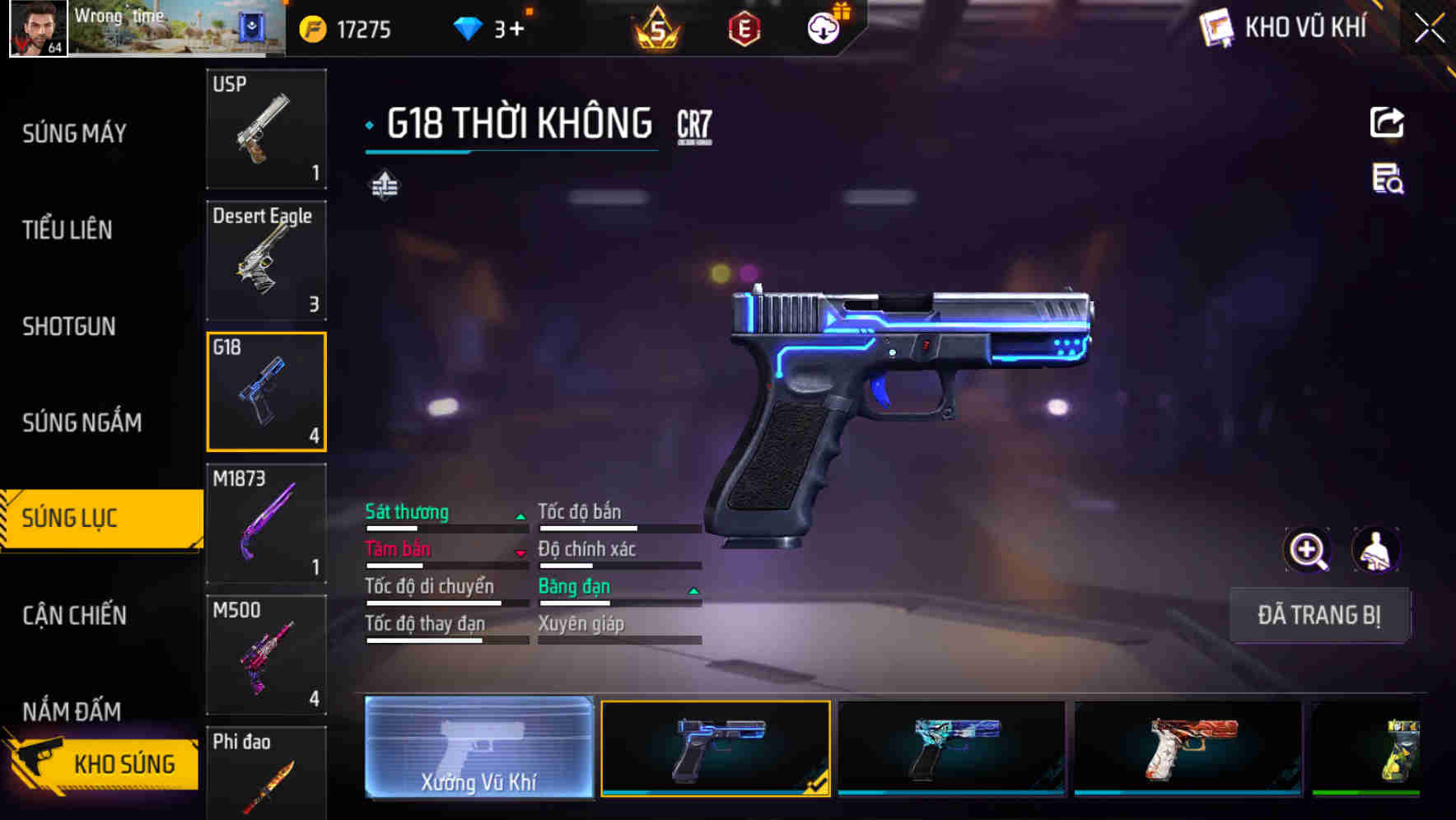The width and height of the screenshot is (1456, 820).
Task: Choose the CẬN CHIẾN category
Action: (x=74, y=615)
